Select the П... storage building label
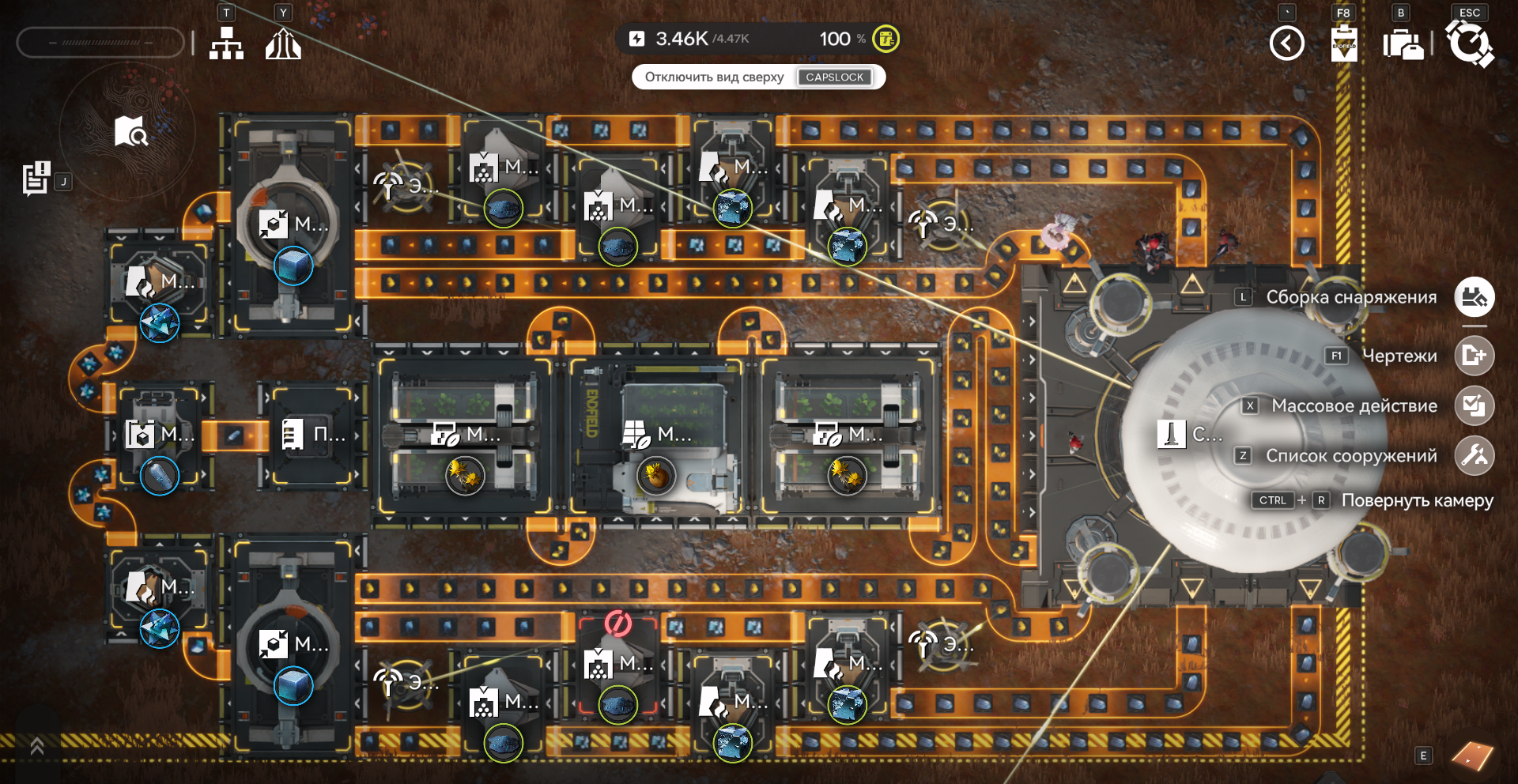1518x784 pixels. click(312, 434)
